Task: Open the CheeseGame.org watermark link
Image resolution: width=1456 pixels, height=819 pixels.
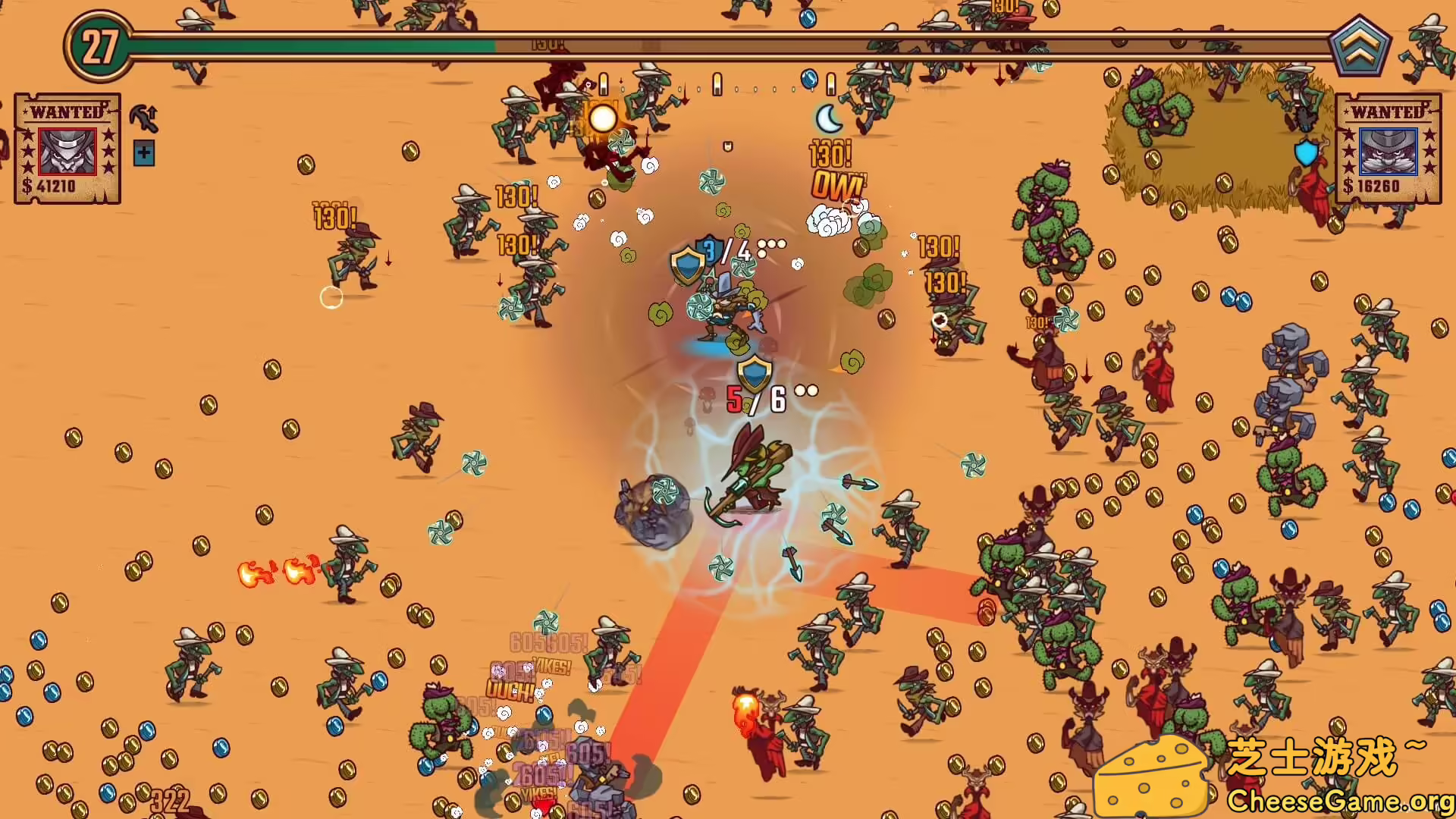Action: (x=1339, y=800)
